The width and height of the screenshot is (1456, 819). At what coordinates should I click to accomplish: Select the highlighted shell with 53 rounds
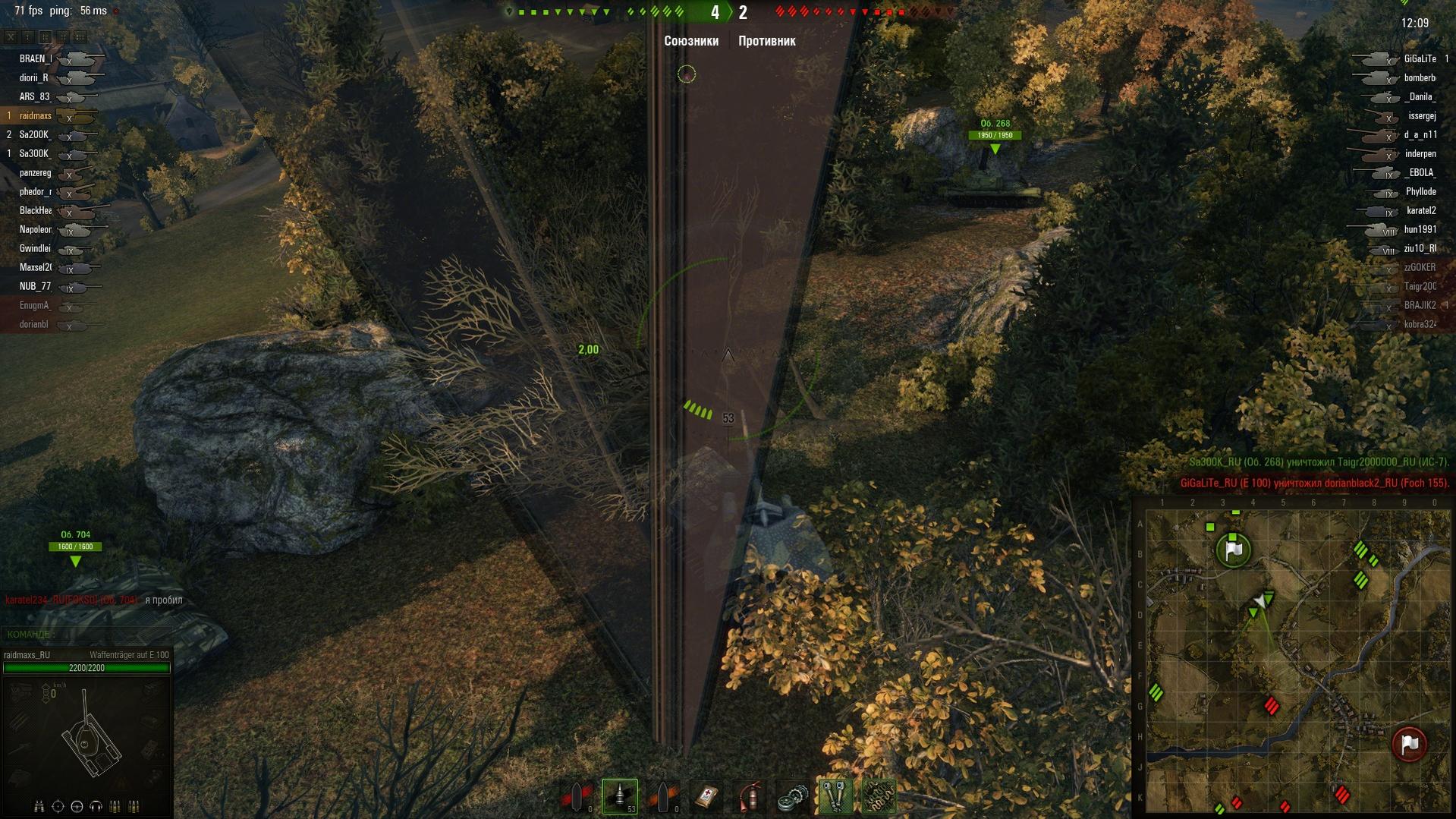619,796
